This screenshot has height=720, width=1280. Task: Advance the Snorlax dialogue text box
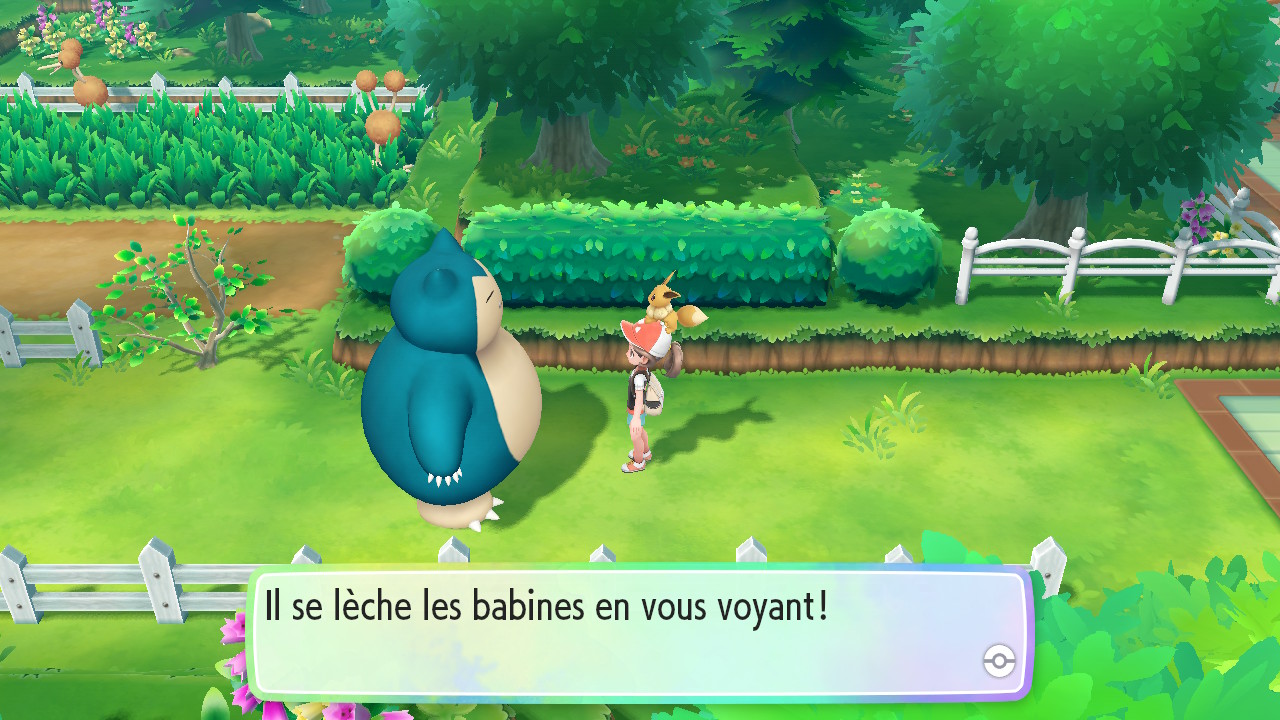[x=640, y=632]
